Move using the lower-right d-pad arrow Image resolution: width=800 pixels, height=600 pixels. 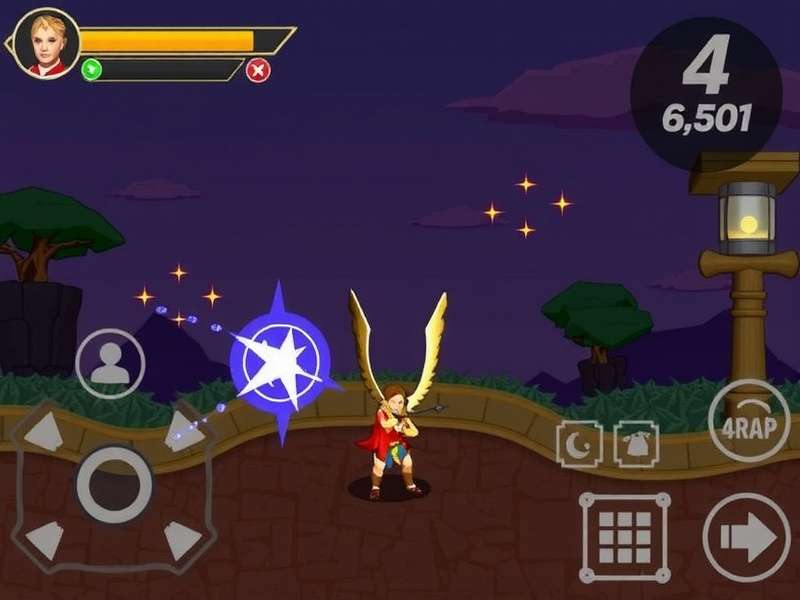point(183,540)
